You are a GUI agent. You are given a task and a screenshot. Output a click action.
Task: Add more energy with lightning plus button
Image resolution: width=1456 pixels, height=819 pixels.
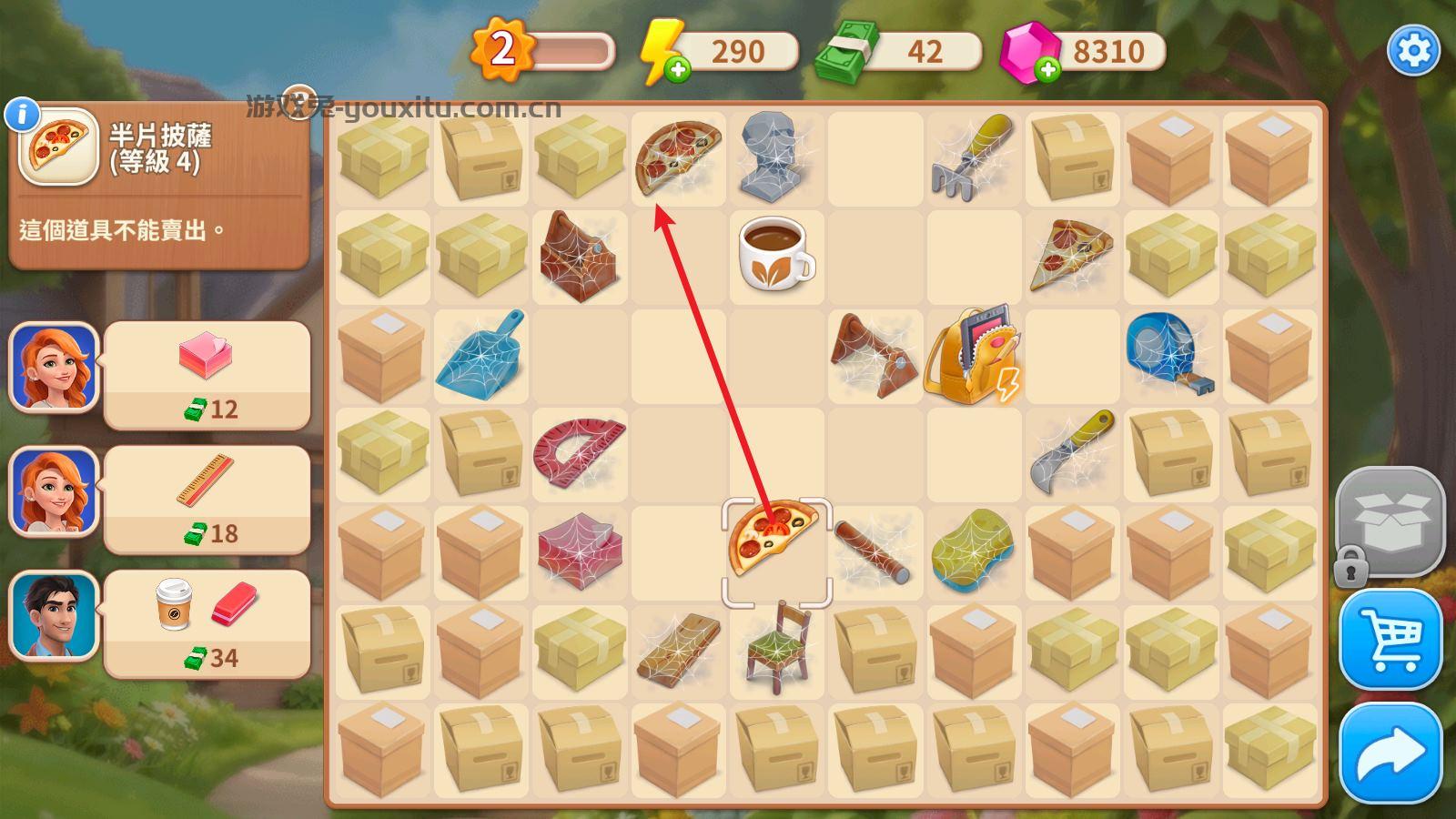pos(677,70)
